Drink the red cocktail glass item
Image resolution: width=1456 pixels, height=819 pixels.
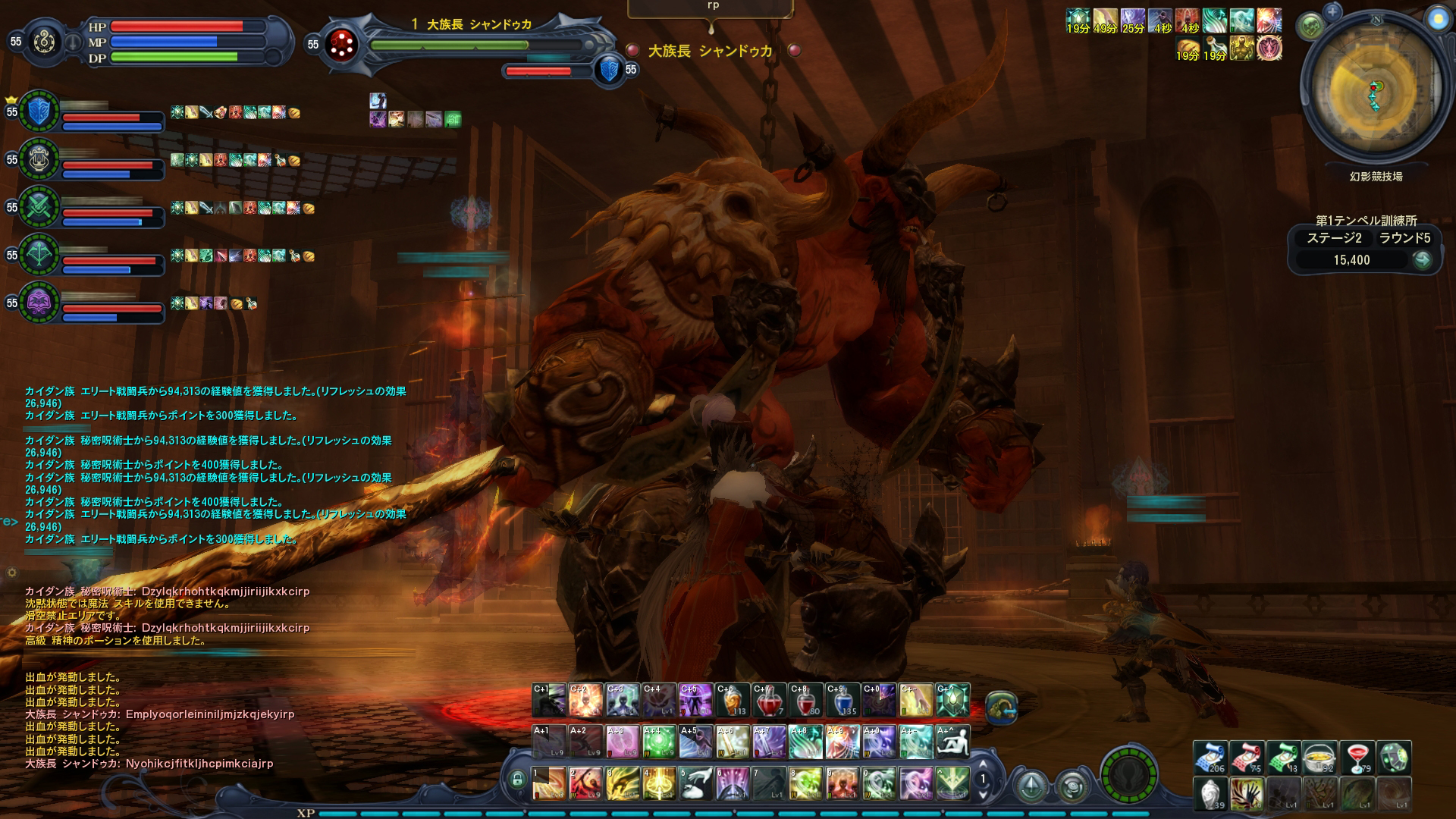click(x=1357, y=758)
